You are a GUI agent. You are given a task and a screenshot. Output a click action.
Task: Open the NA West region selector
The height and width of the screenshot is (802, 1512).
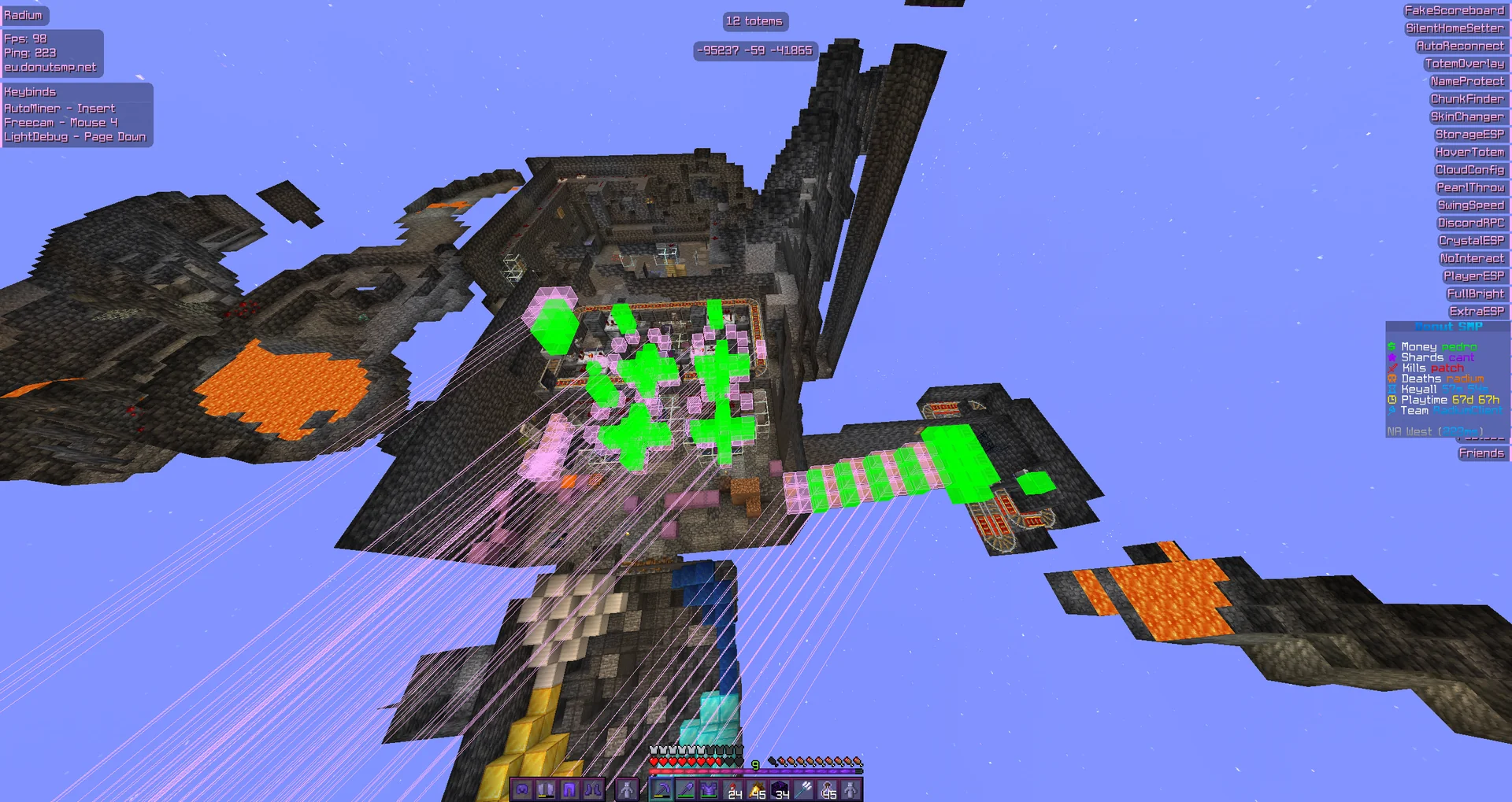1433,431
